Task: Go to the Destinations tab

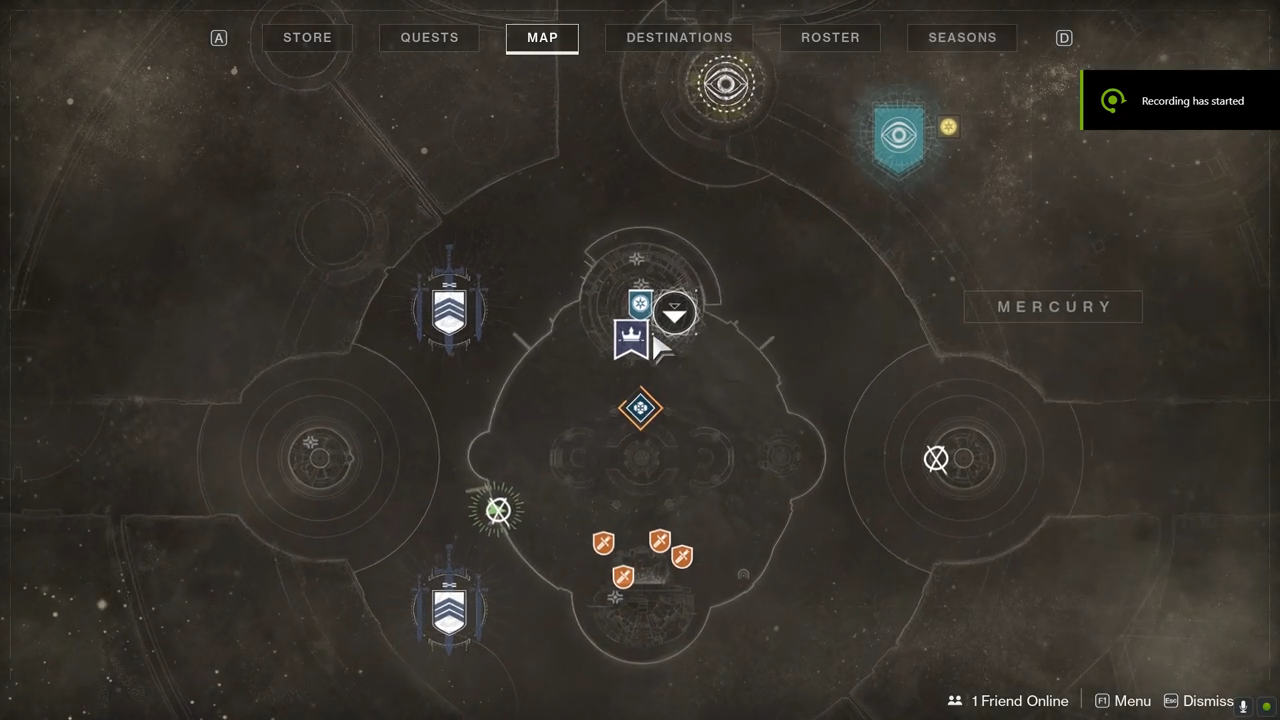Action: pos(679,38)
